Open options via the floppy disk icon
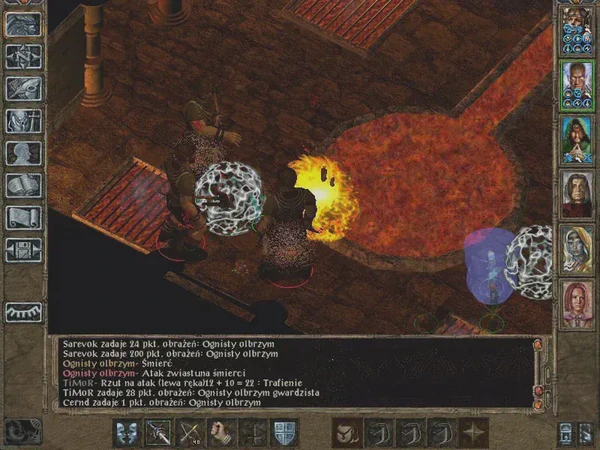Viewport: 600px width, 450px height. (23, 249)
